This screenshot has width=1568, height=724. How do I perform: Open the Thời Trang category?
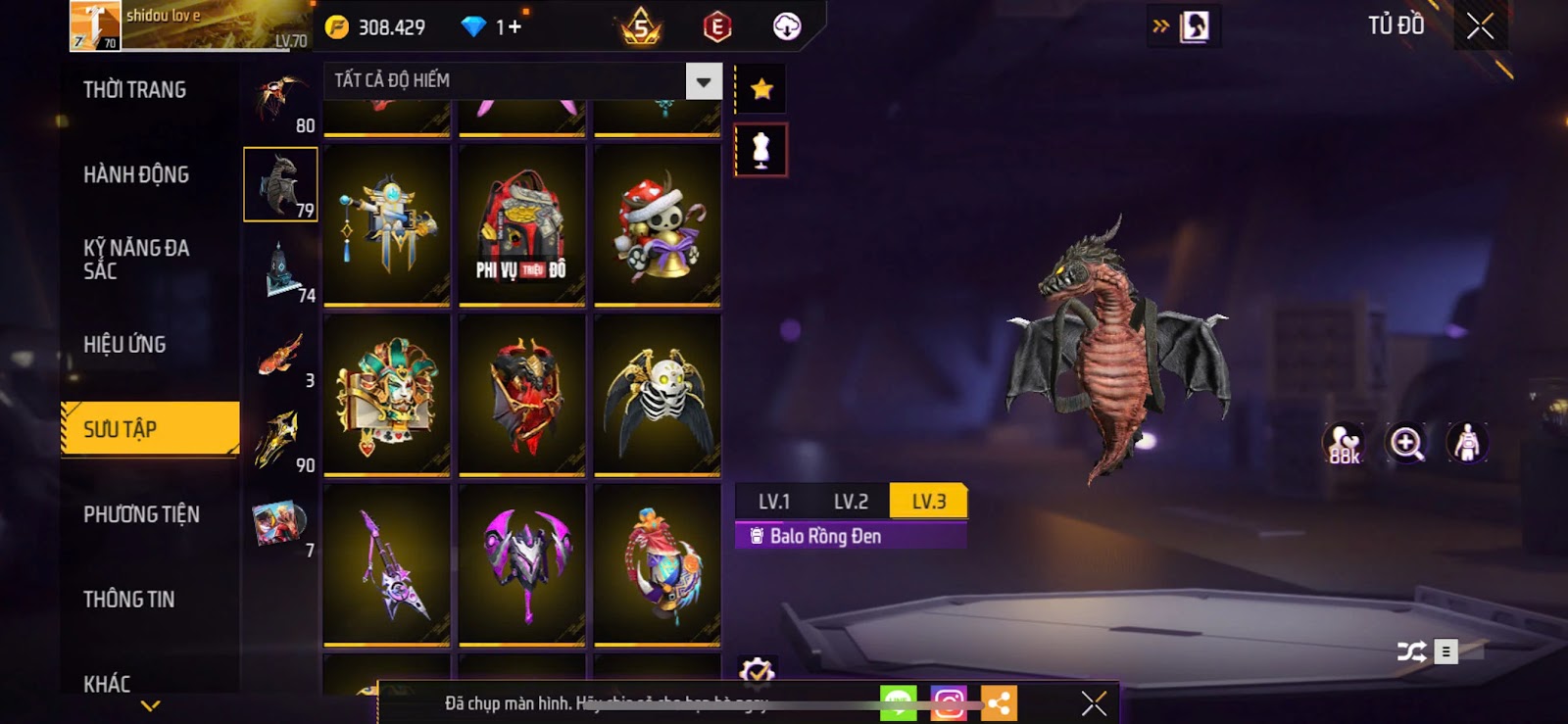click(x=135, y=90)
